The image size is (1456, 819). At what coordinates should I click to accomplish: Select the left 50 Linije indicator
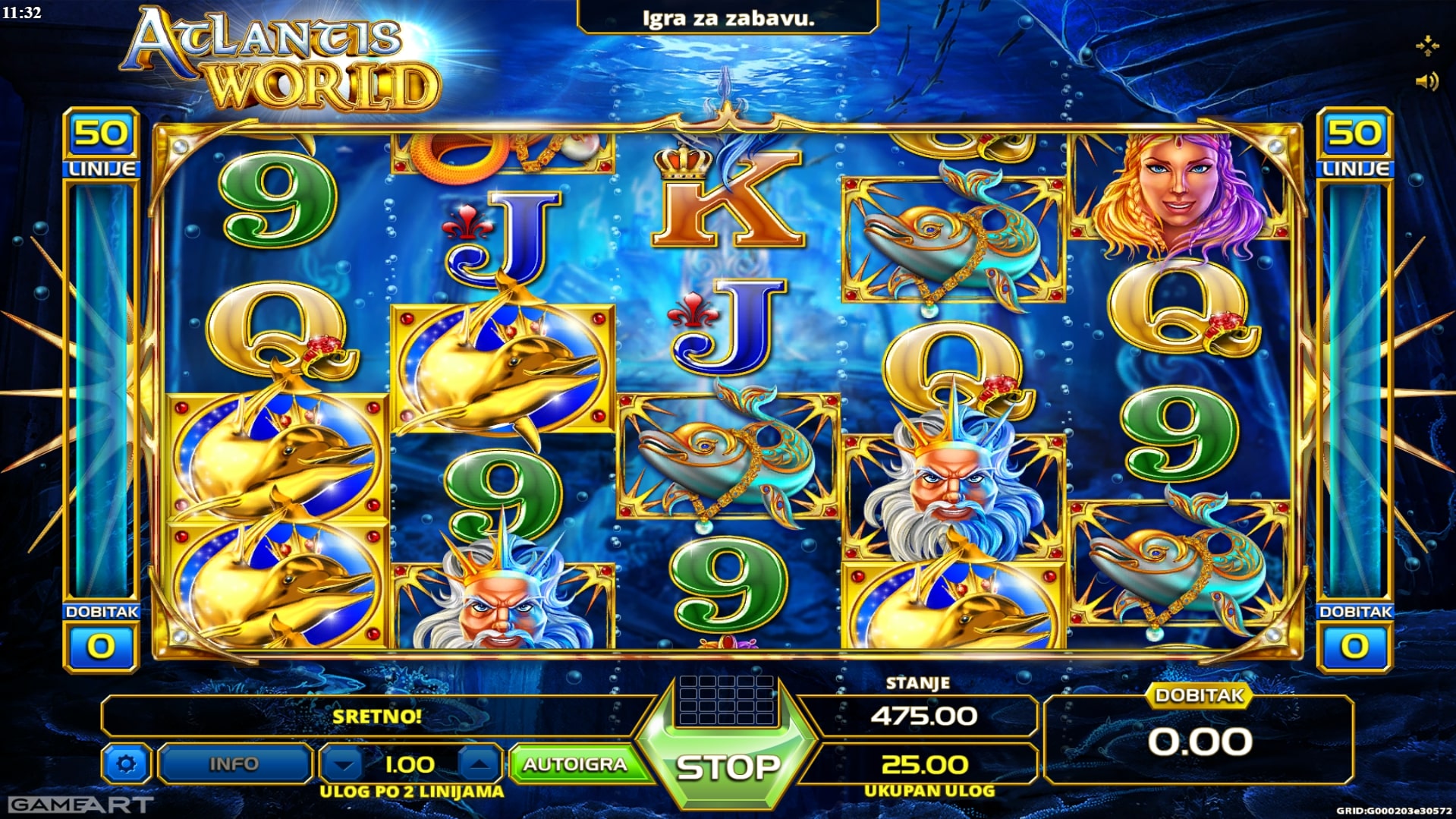coord(101,144)
